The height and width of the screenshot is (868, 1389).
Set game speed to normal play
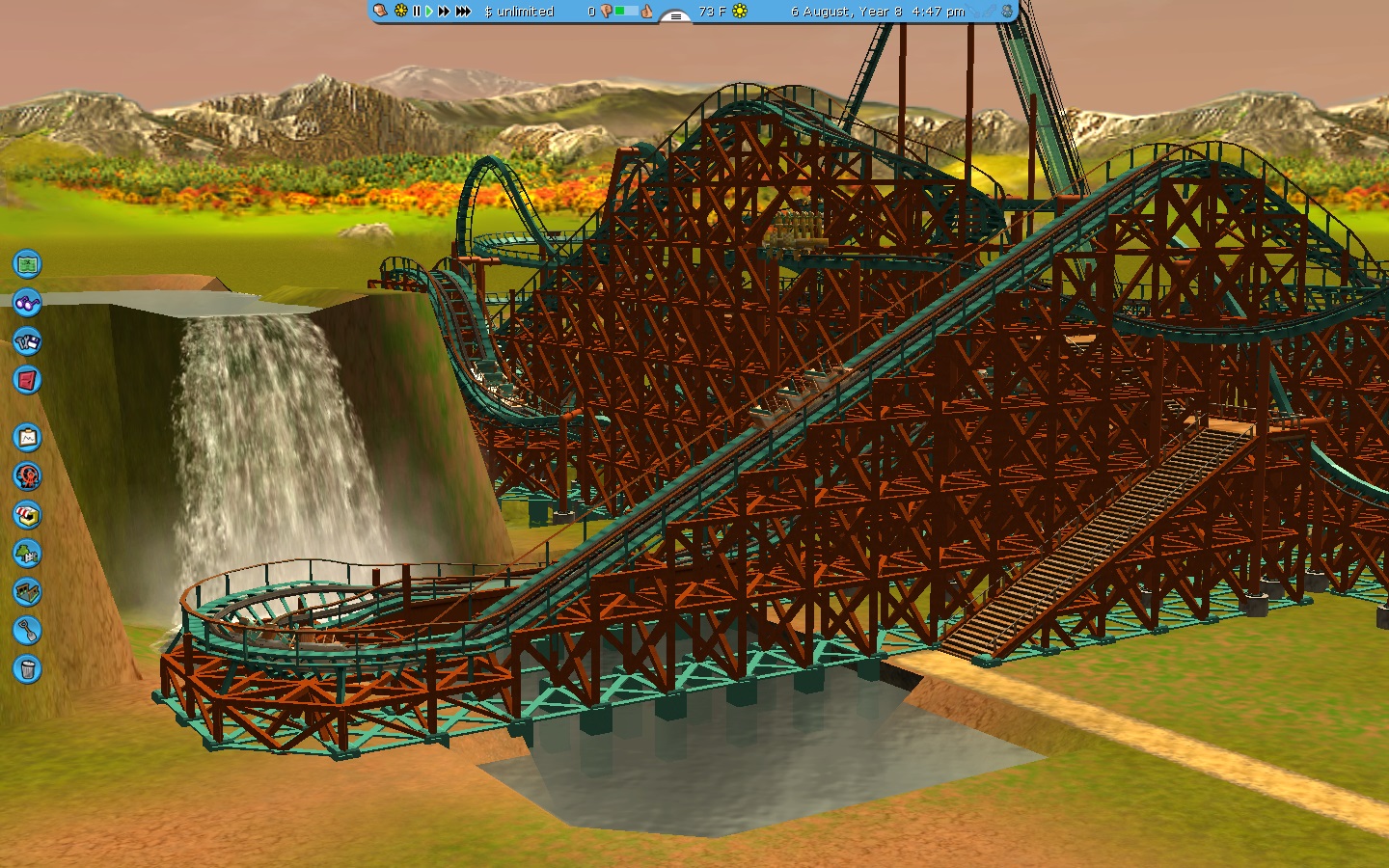click(x=429, y=12)
